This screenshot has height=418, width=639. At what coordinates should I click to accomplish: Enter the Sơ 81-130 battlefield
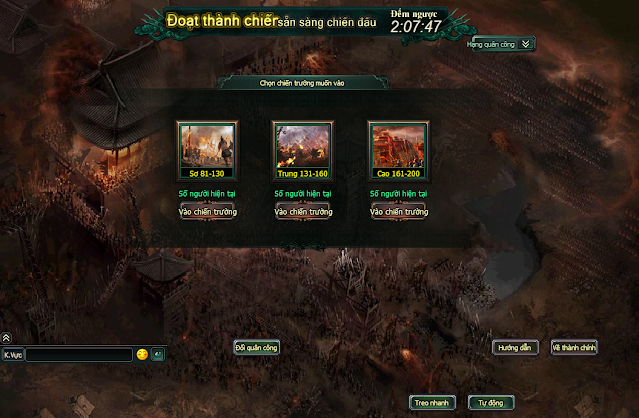[x=206, y=212]
